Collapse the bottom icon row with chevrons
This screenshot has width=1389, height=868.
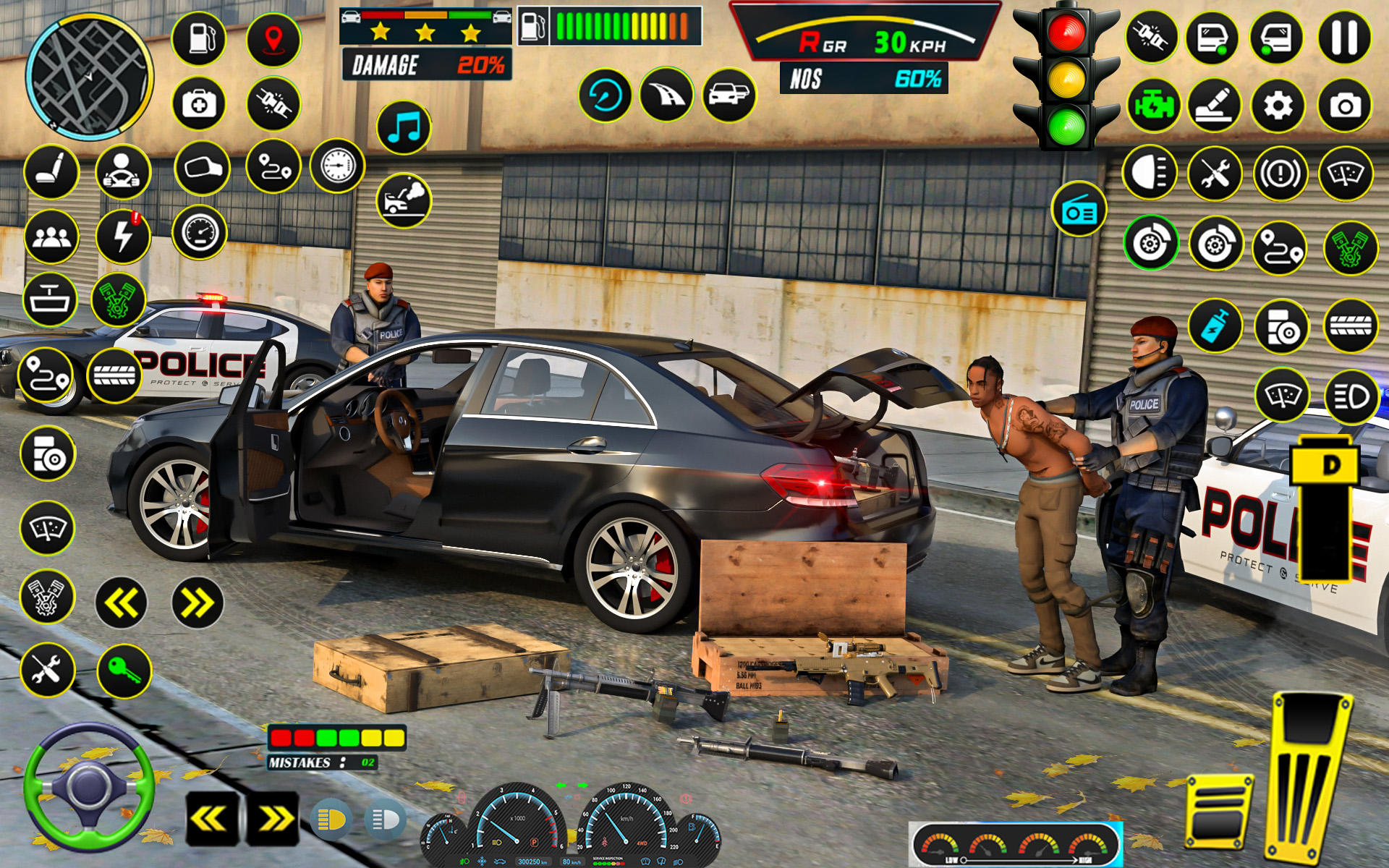click(x=211, y=817)
